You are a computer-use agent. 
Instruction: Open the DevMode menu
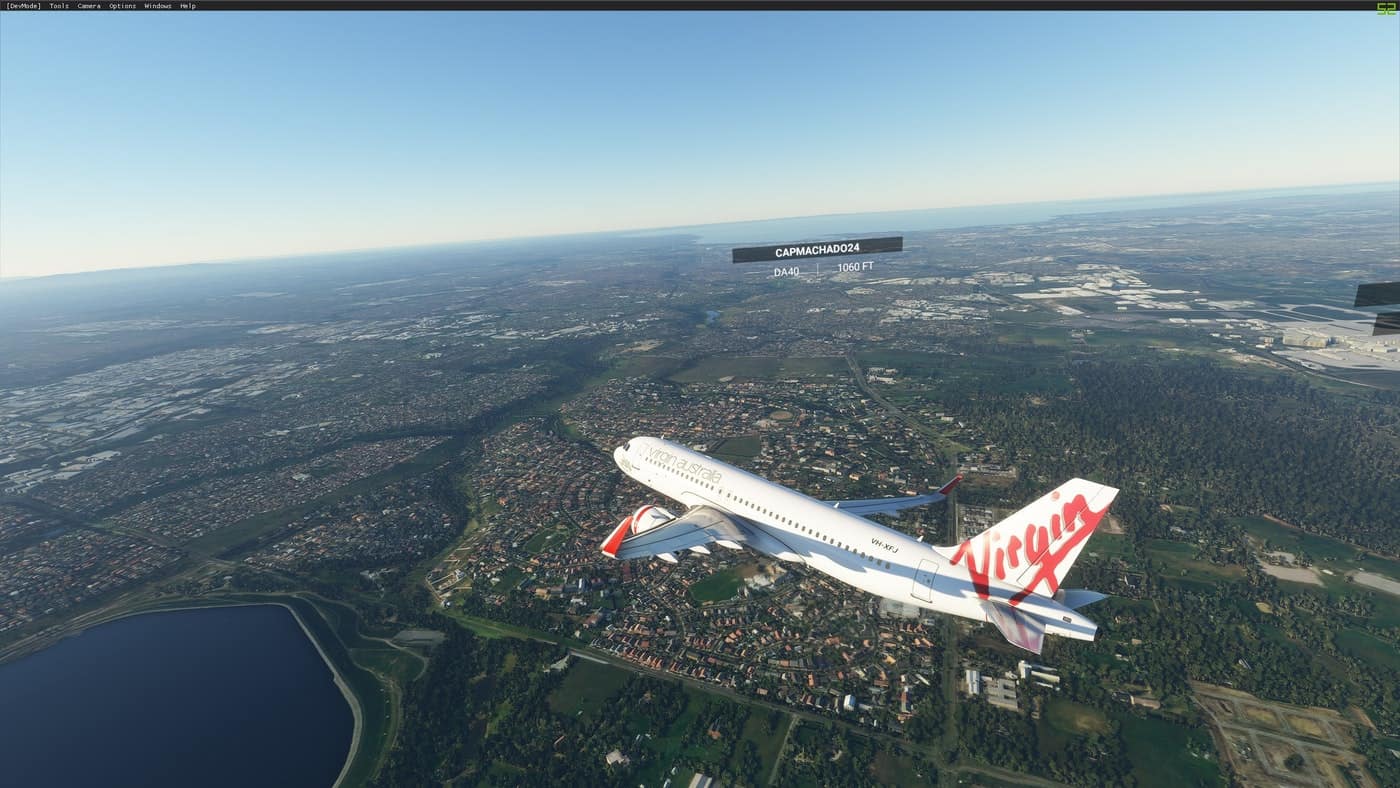click(23, 6)
